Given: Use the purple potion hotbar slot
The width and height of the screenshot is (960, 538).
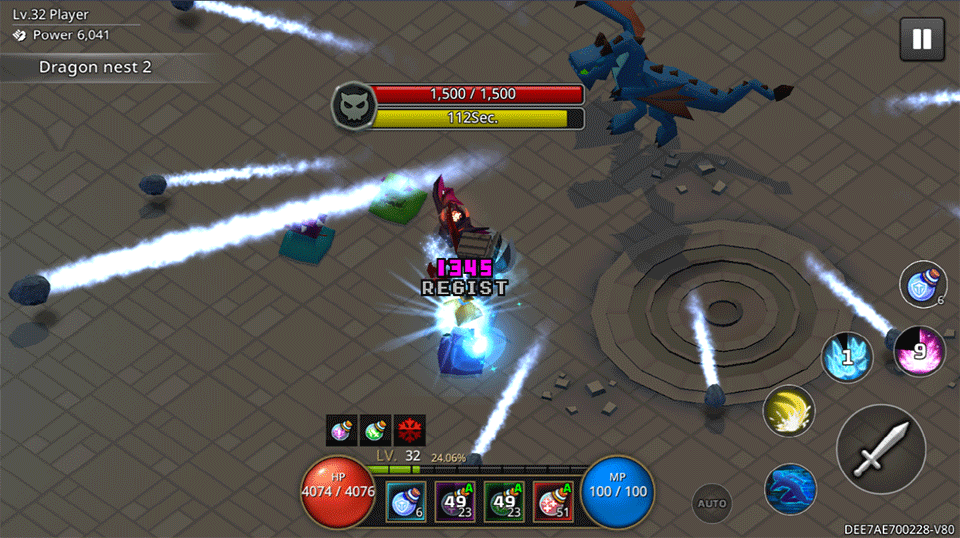Looking at the screenshot, I should coord(456,502).
